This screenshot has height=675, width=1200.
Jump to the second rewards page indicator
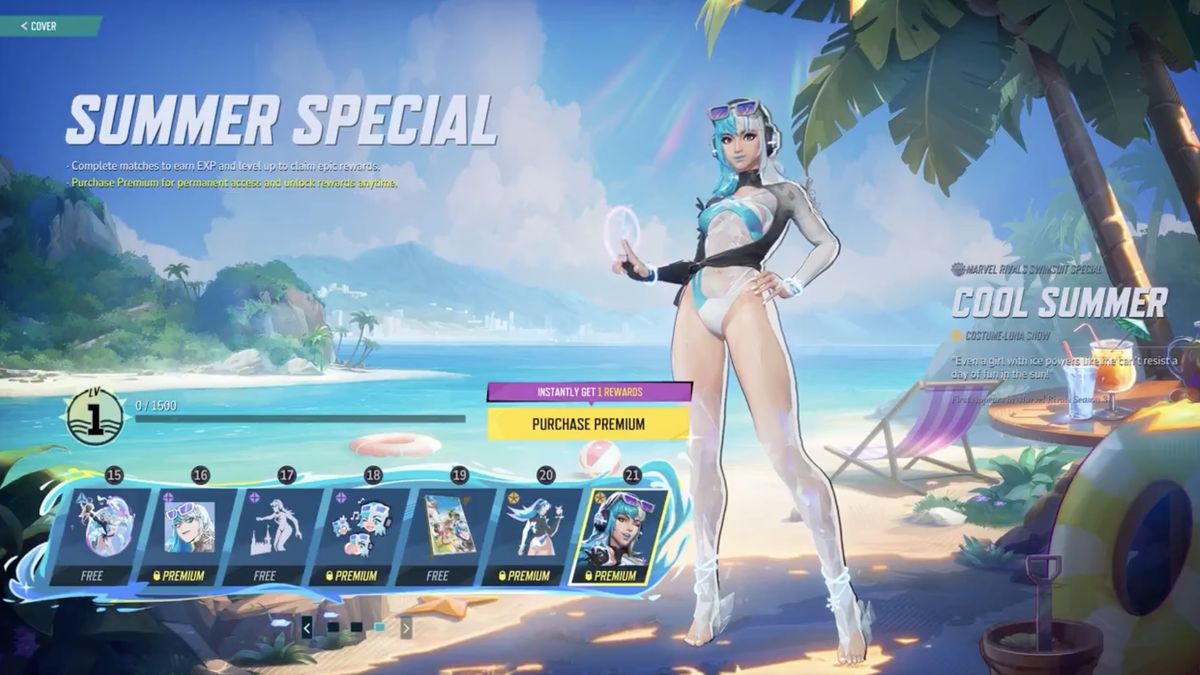[x=356, y=628]
